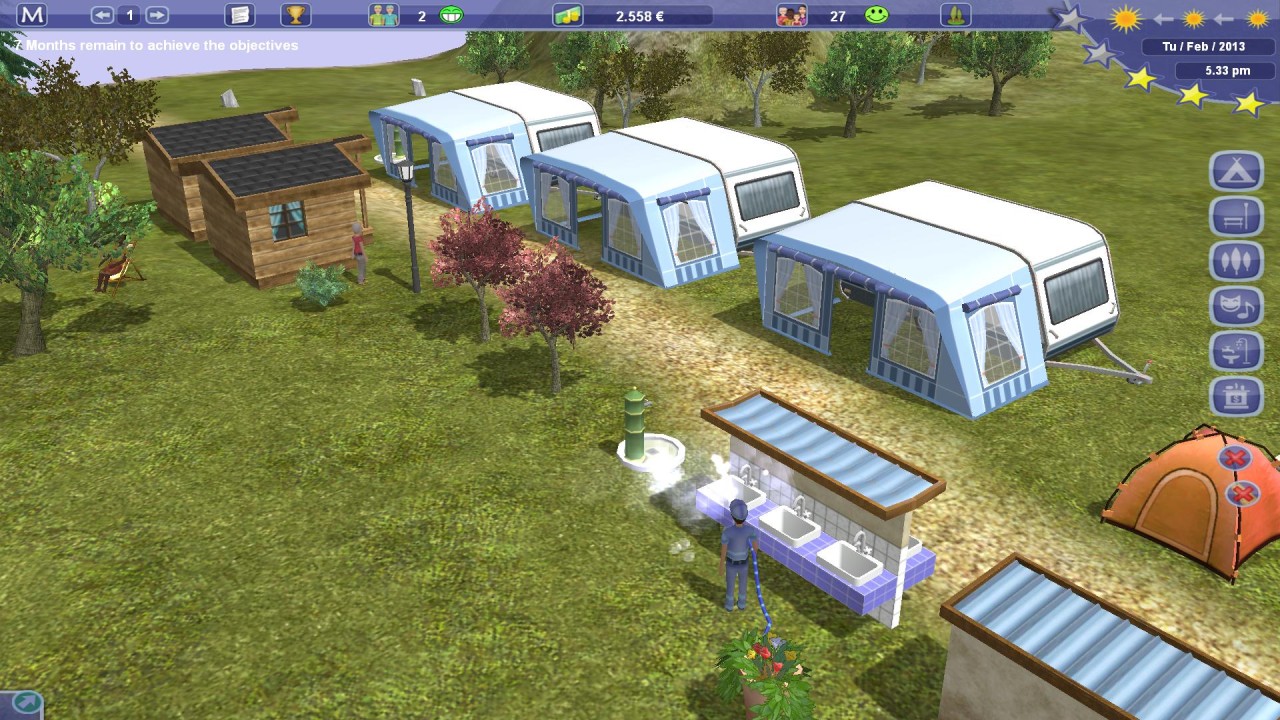This screenshot has width=1280, height=720.
Task: Open the bench and lamp furnishings category
Action: pyautogui.click(x=1237, y=216)
